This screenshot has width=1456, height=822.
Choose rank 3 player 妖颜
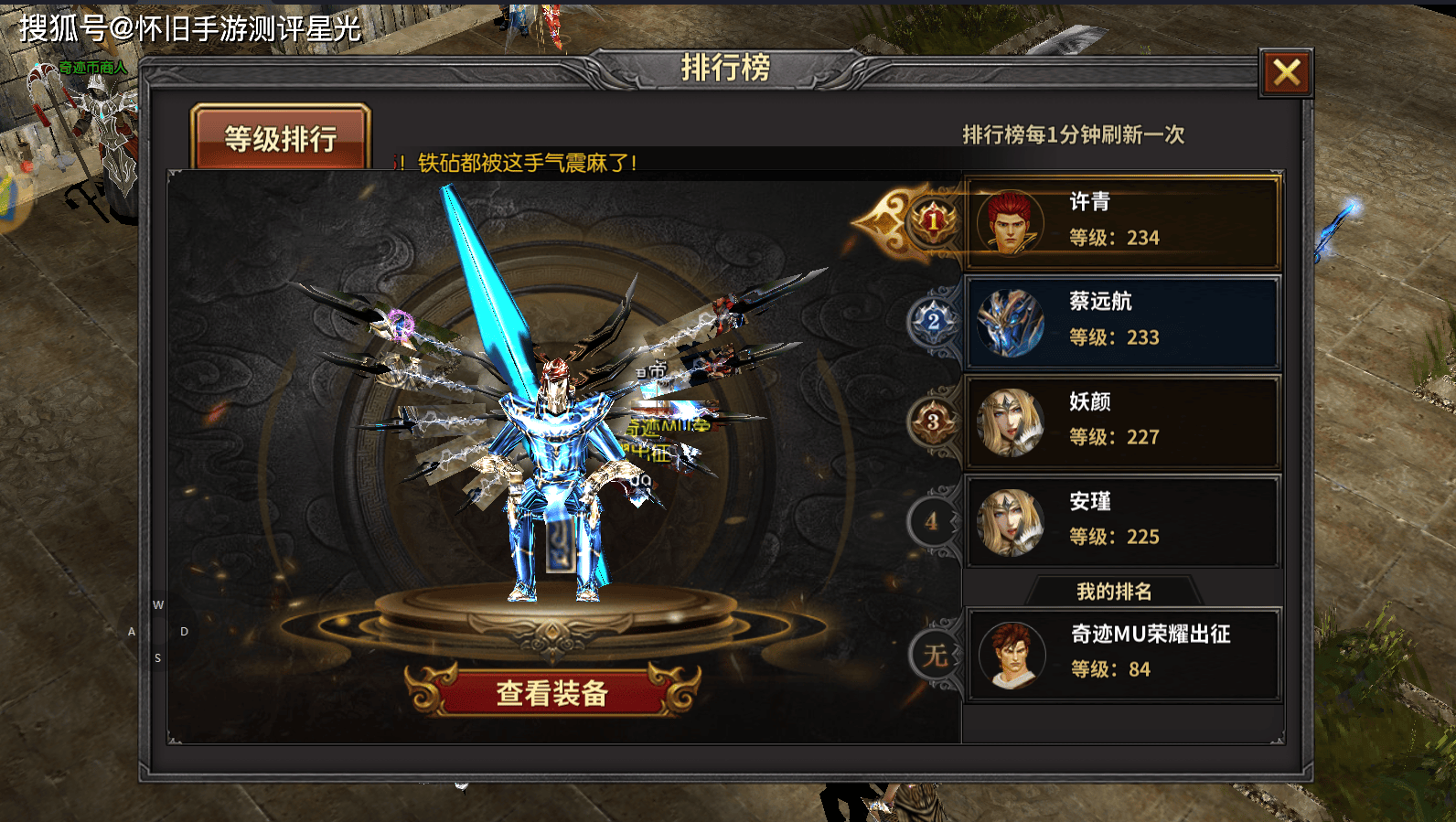[x=1122, y=422]
